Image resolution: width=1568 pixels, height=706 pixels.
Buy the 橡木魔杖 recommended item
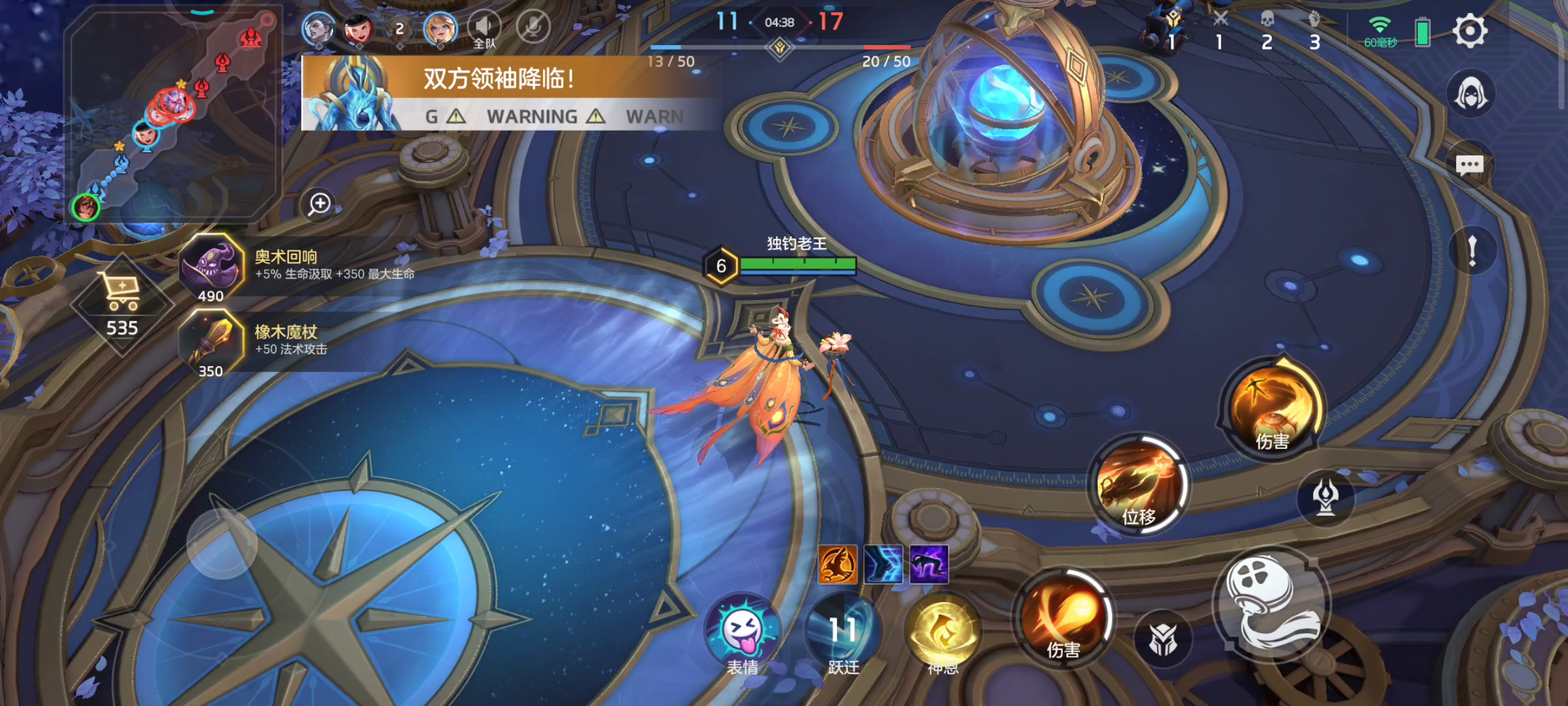[210, 343]
